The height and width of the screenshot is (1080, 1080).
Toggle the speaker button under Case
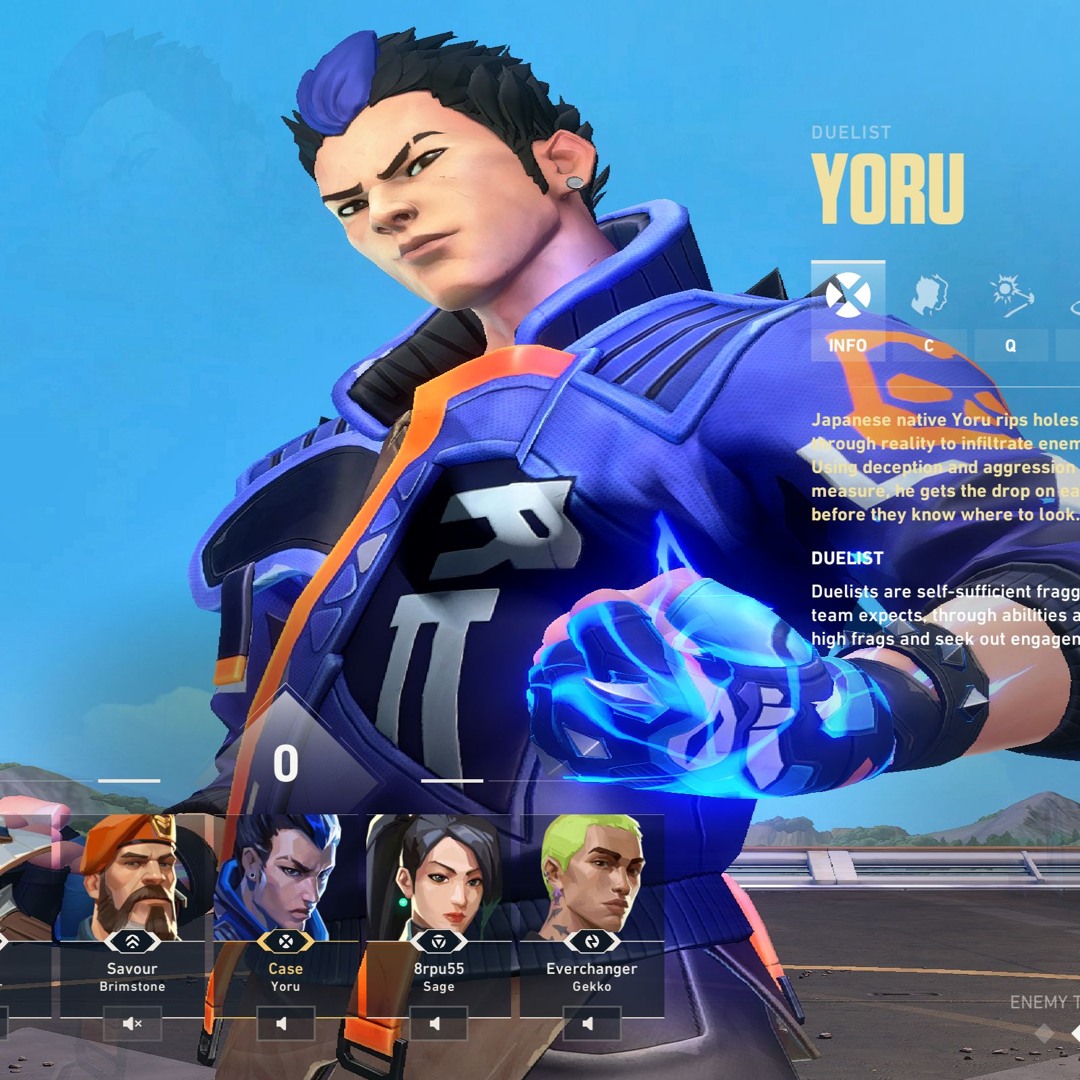[285, 1024]
